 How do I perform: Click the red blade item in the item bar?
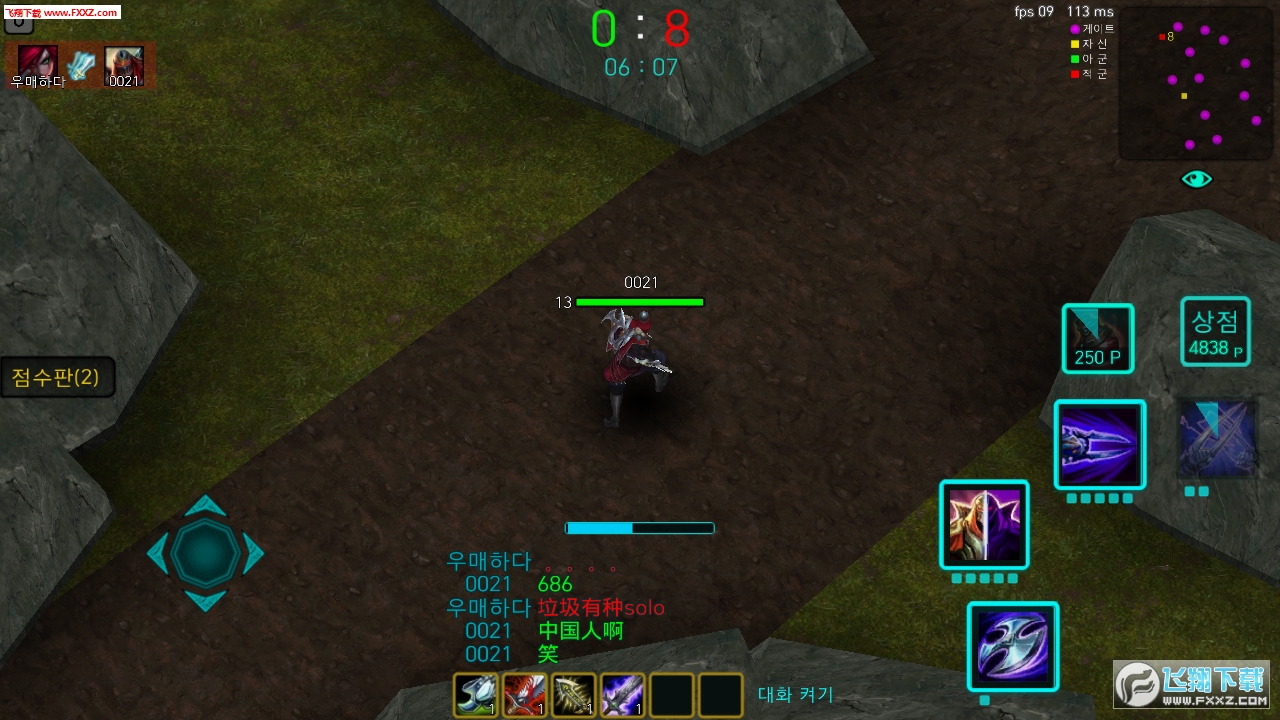[x=524, y=694]
